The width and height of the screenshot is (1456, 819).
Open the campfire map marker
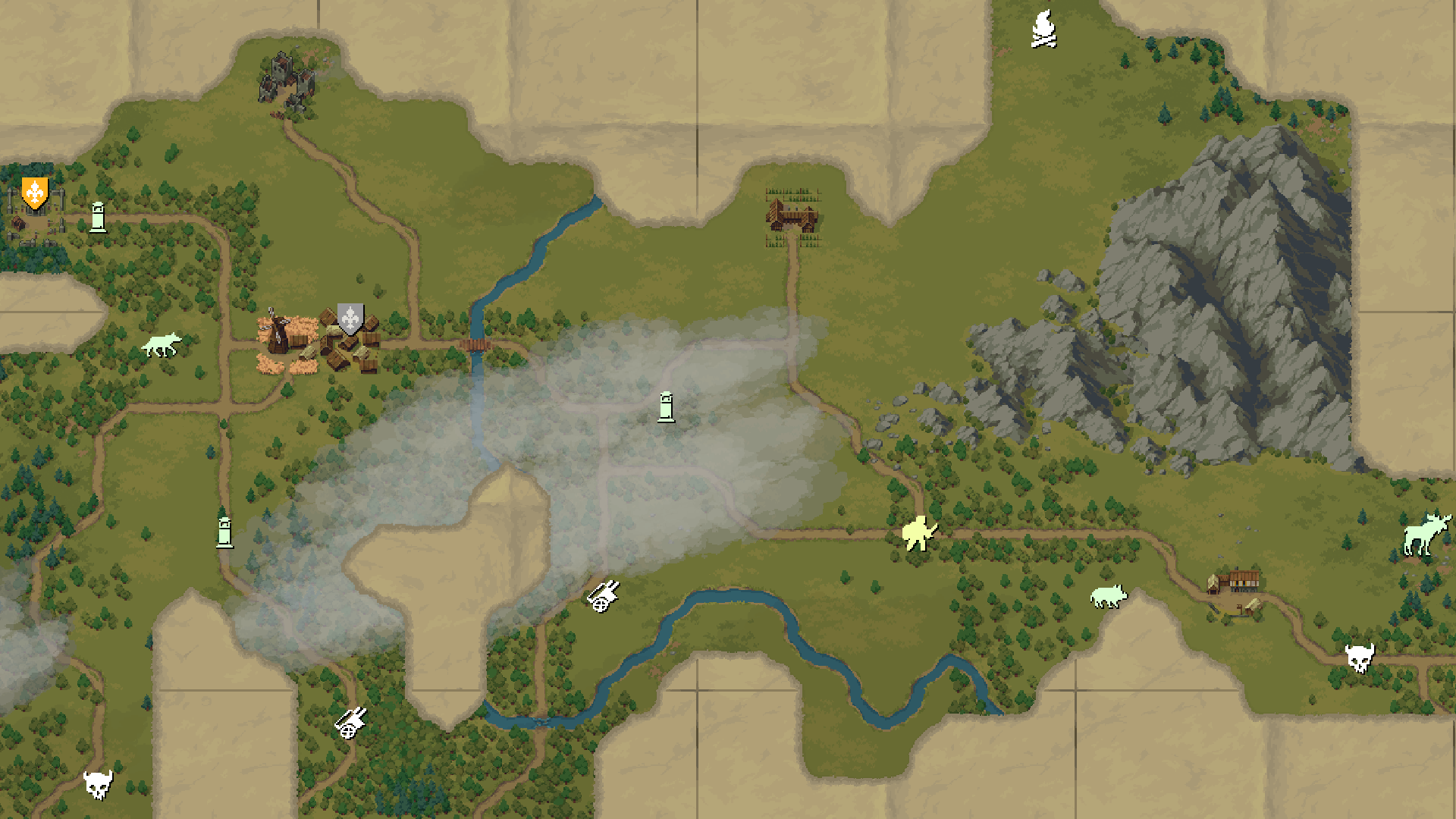pyautogui.click(x=1044, y=30)
